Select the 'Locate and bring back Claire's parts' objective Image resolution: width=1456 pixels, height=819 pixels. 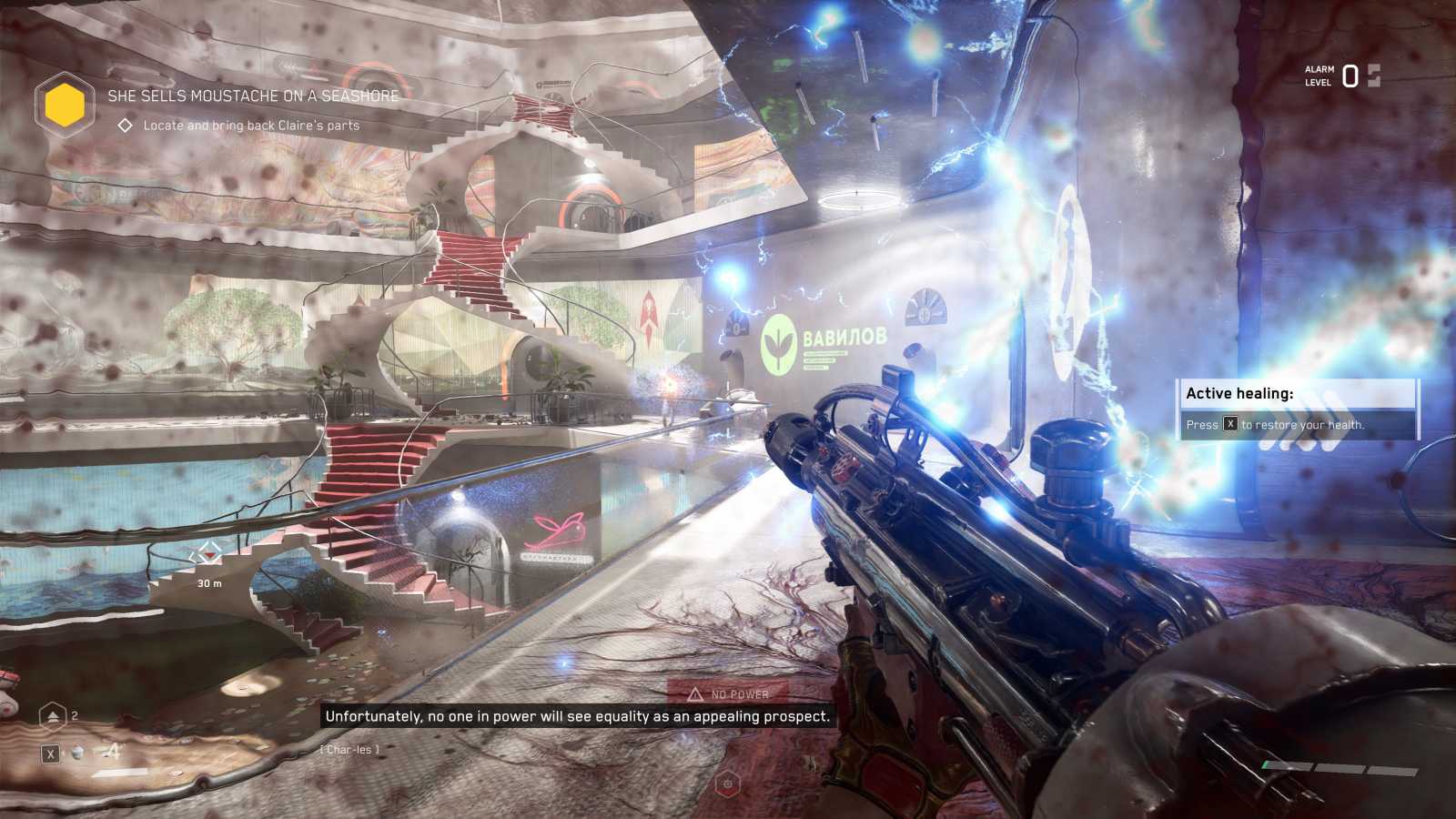250,126
